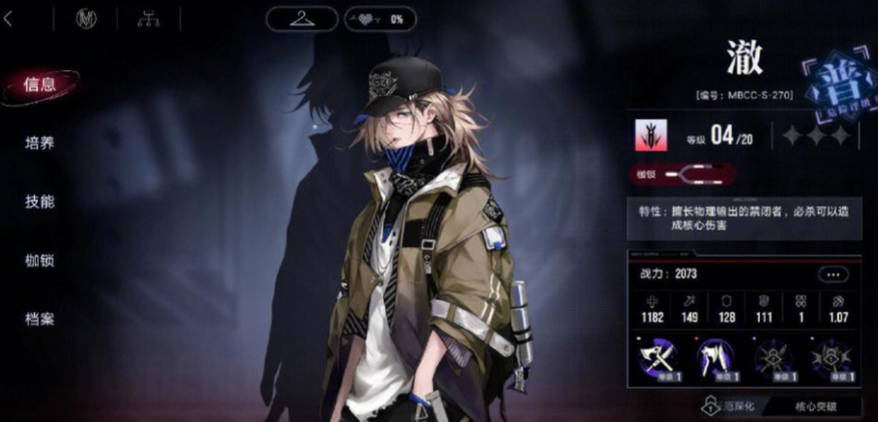Select the 信息 tab

click(x=40, y=84)
